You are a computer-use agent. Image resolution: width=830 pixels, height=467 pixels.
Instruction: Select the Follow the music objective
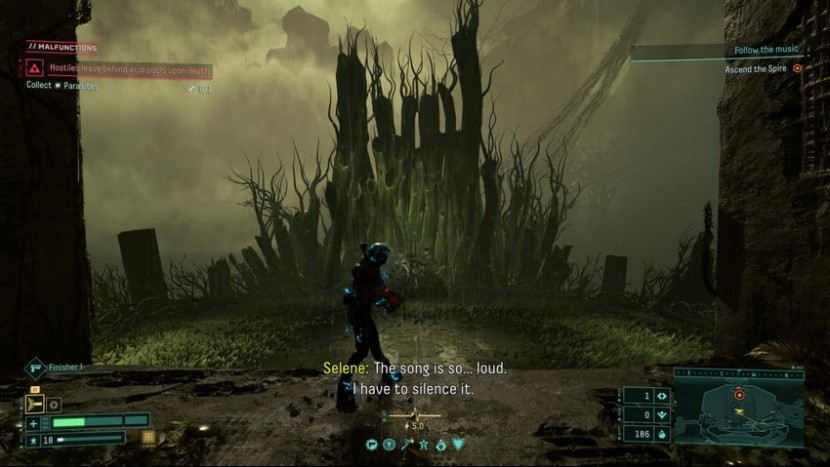pyautogui.click(x=766, y=50)
